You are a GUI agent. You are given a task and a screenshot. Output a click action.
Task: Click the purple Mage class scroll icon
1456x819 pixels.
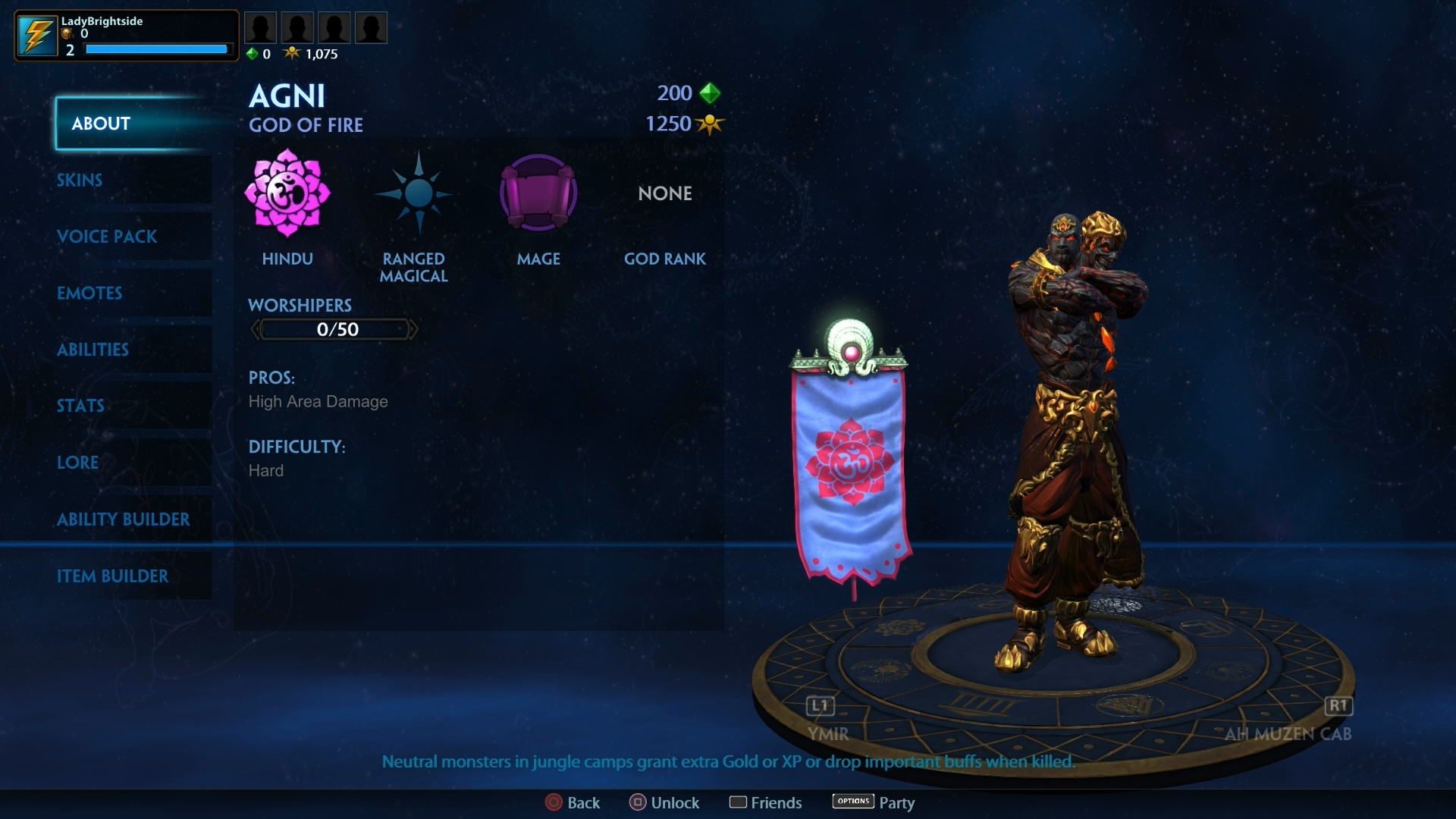538,193
